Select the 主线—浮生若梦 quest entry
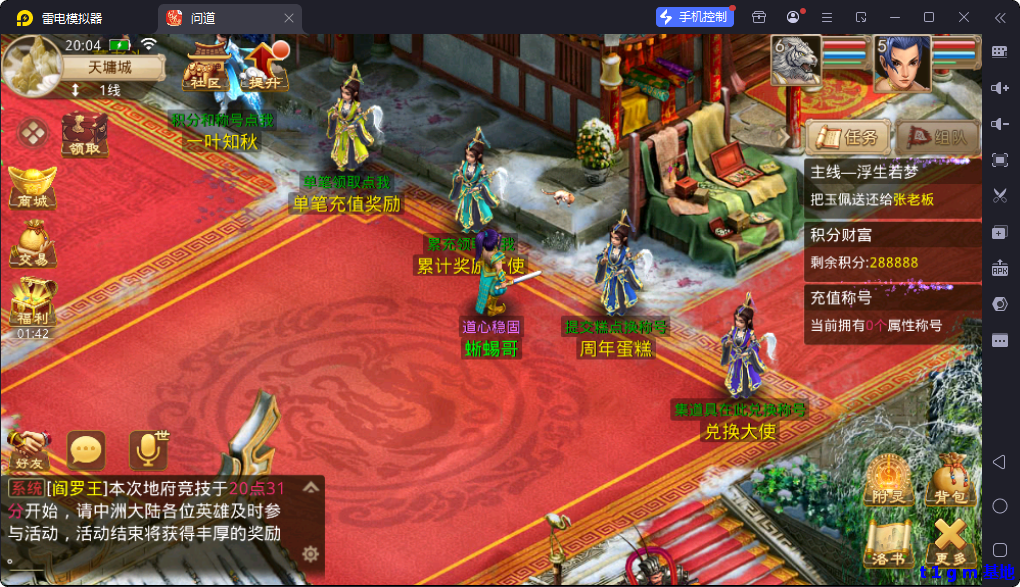This screenshot has height=587, width=1020. coord(892,185)
